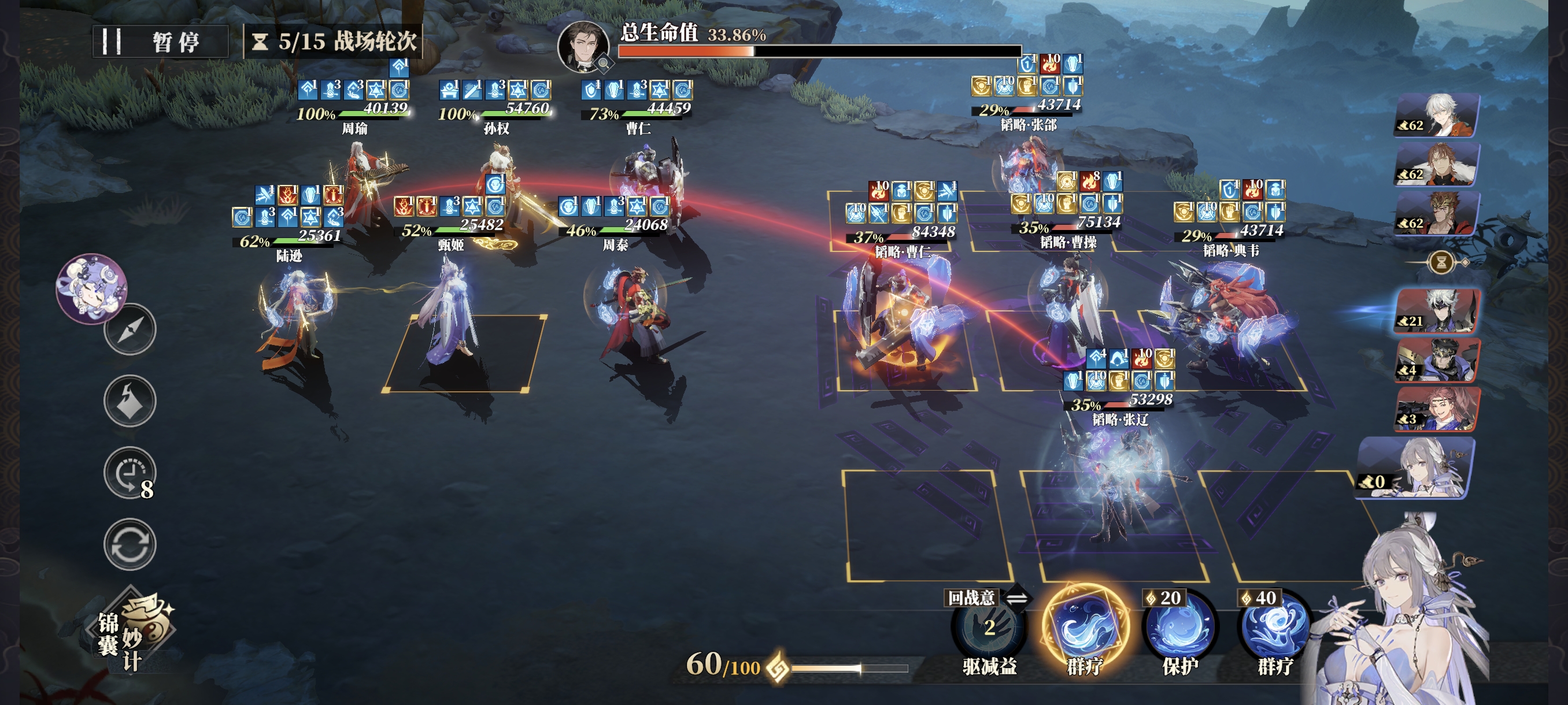Click the round chibi character avatar

[x=92, y=288]
